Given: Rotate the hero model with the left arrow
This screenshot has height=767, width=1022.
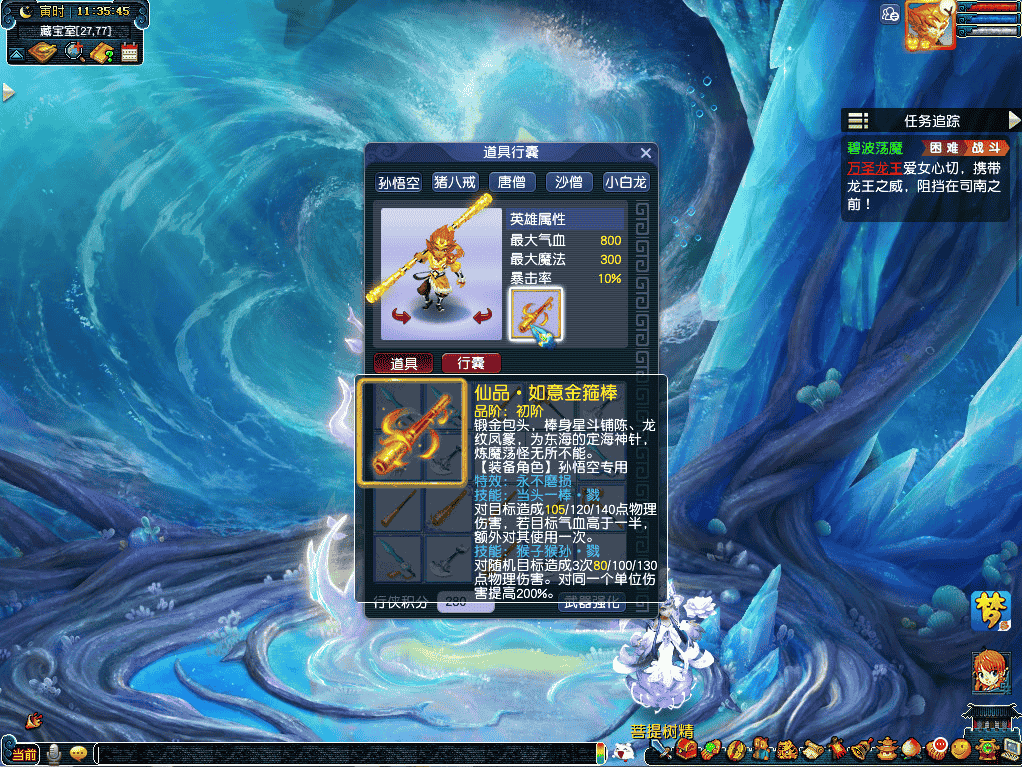Looking at the screenshot, I should click(402, 317).
